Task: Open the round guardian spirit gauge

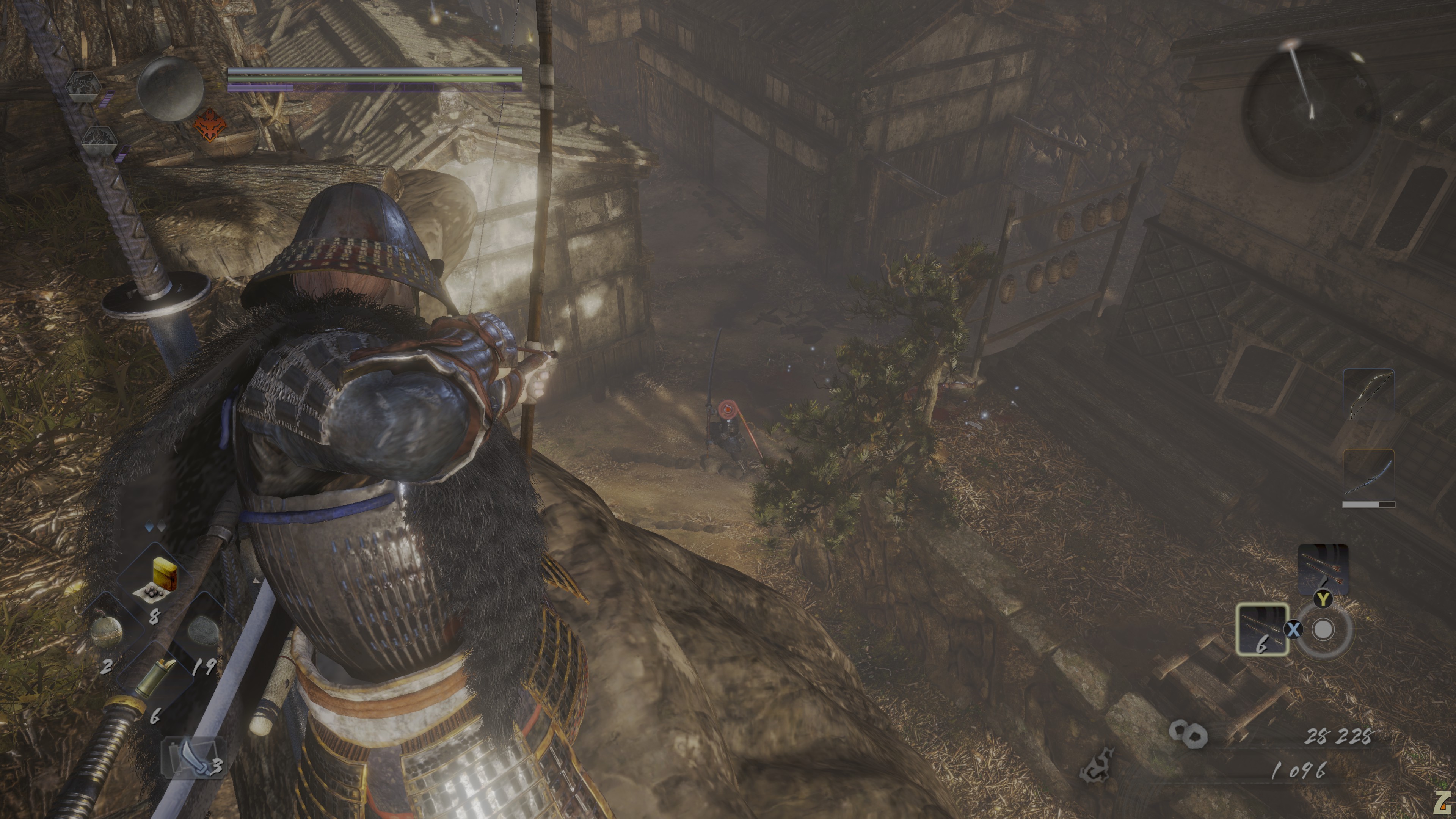Action: [x=171, y=89]
